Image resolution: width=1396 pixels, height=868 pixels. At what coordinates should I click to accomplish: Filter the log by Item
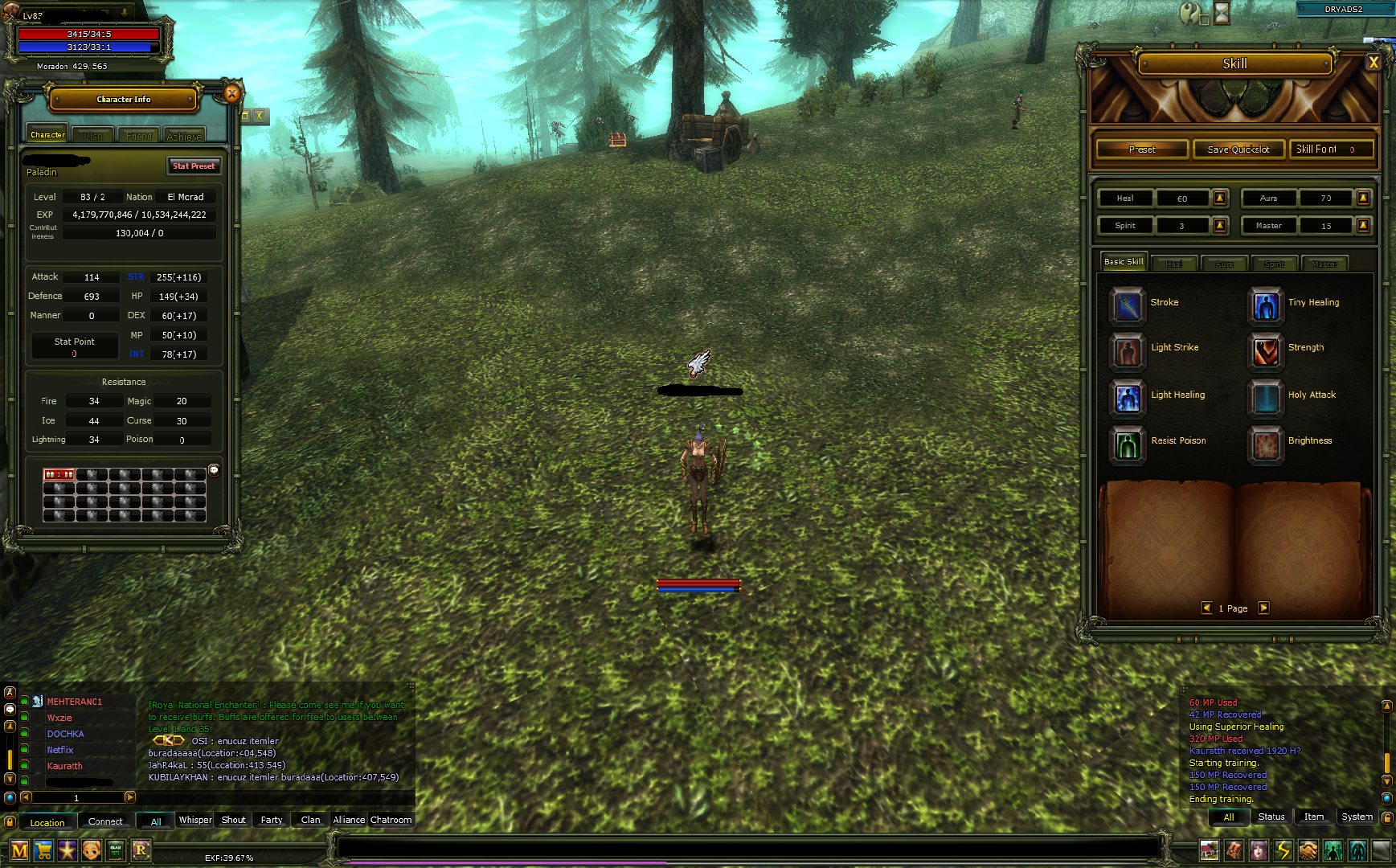pos(1313,817)
